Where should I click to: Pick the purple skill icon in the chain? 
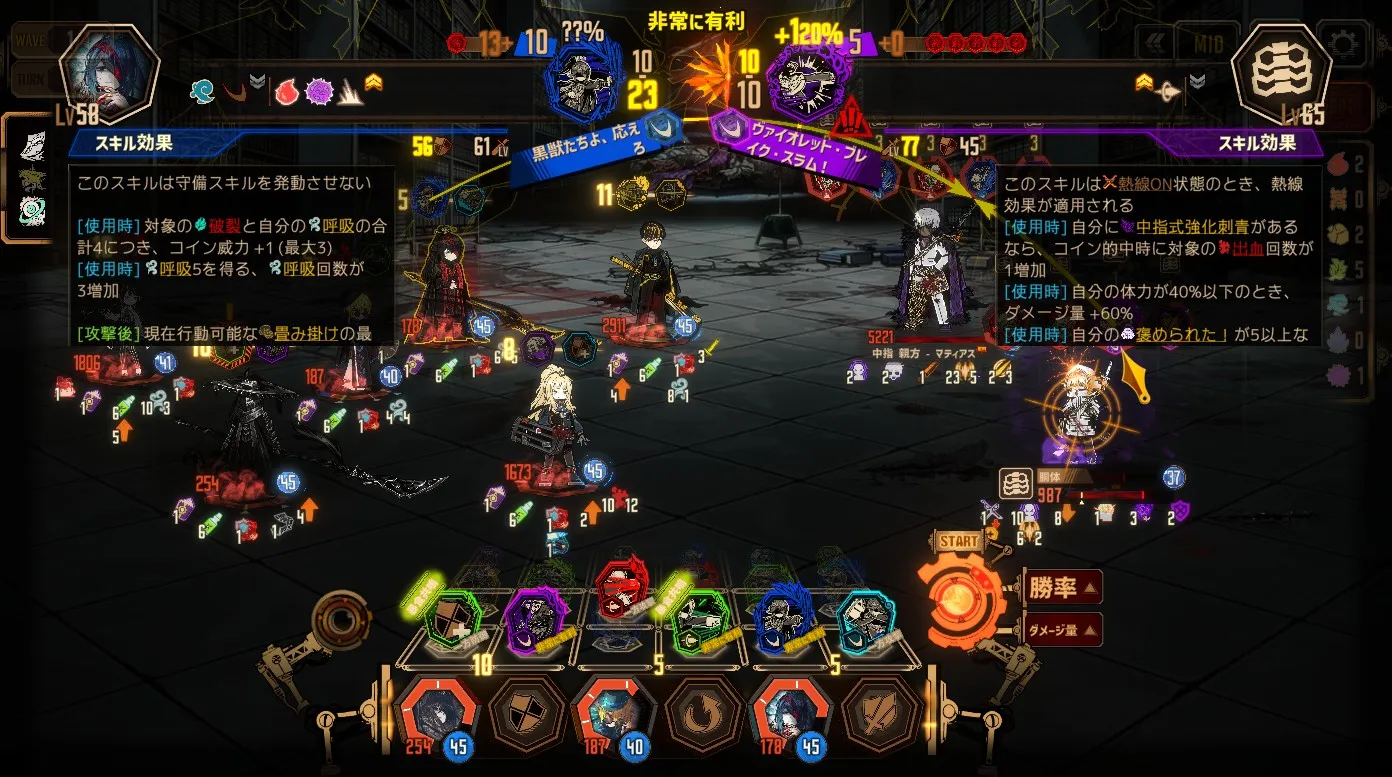tap(535, 621)
